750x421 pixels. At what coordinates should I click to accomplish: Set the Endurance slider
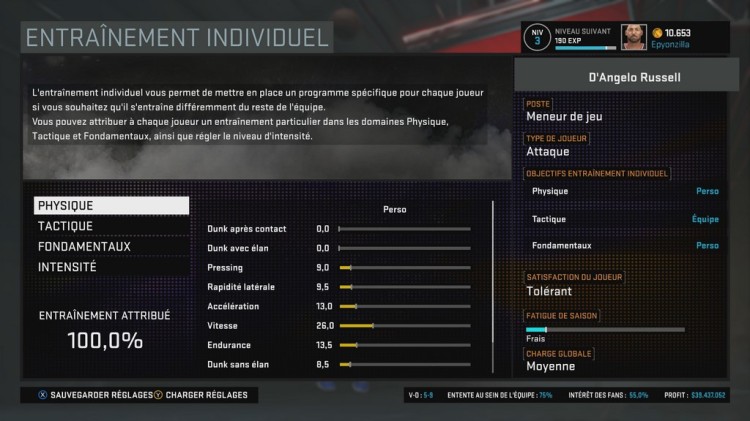pos(405,345)
